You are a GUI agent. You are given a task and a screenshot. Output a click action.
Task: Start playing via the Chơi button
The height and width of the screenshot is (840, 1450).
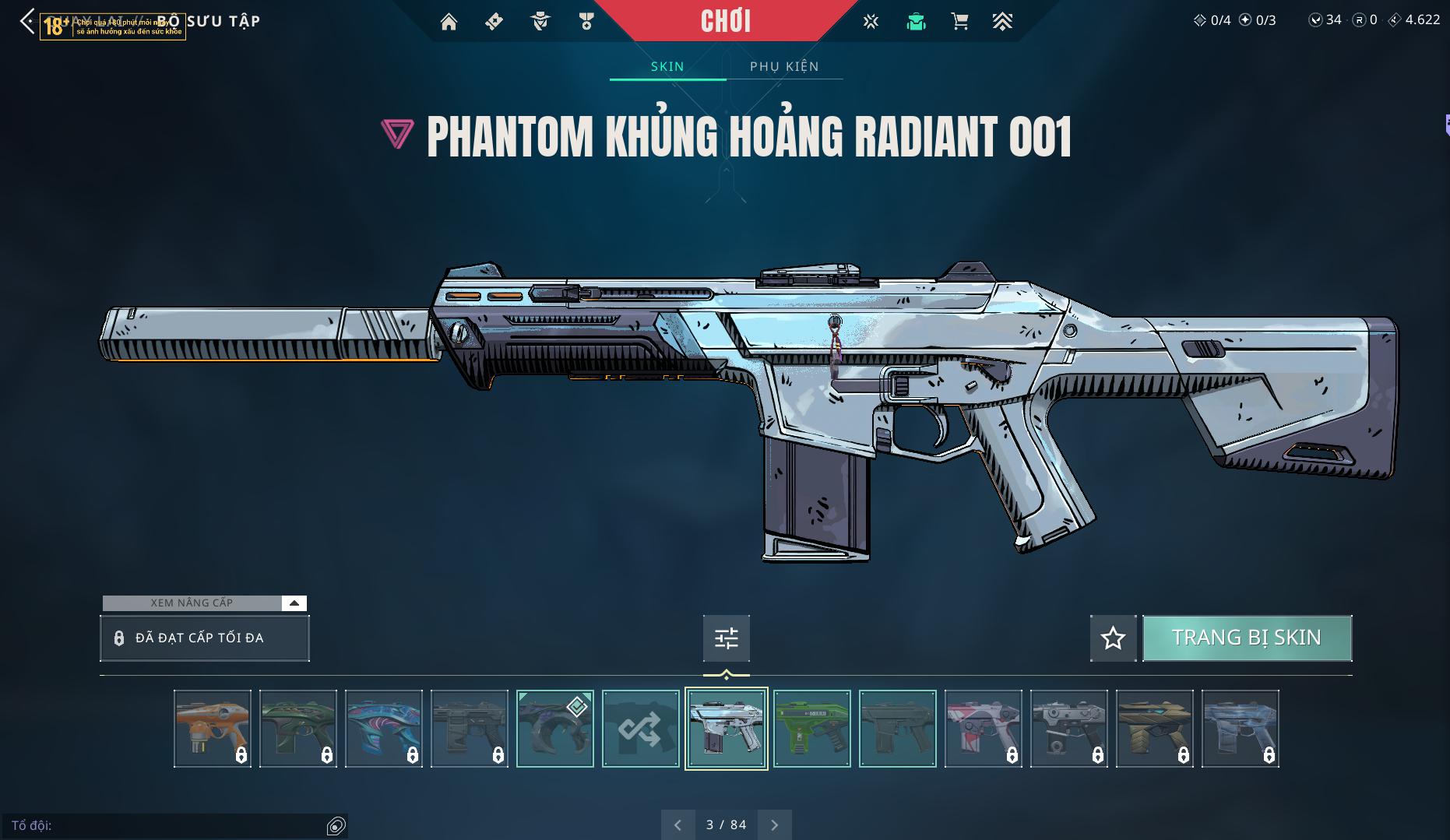tap(725, 21)
